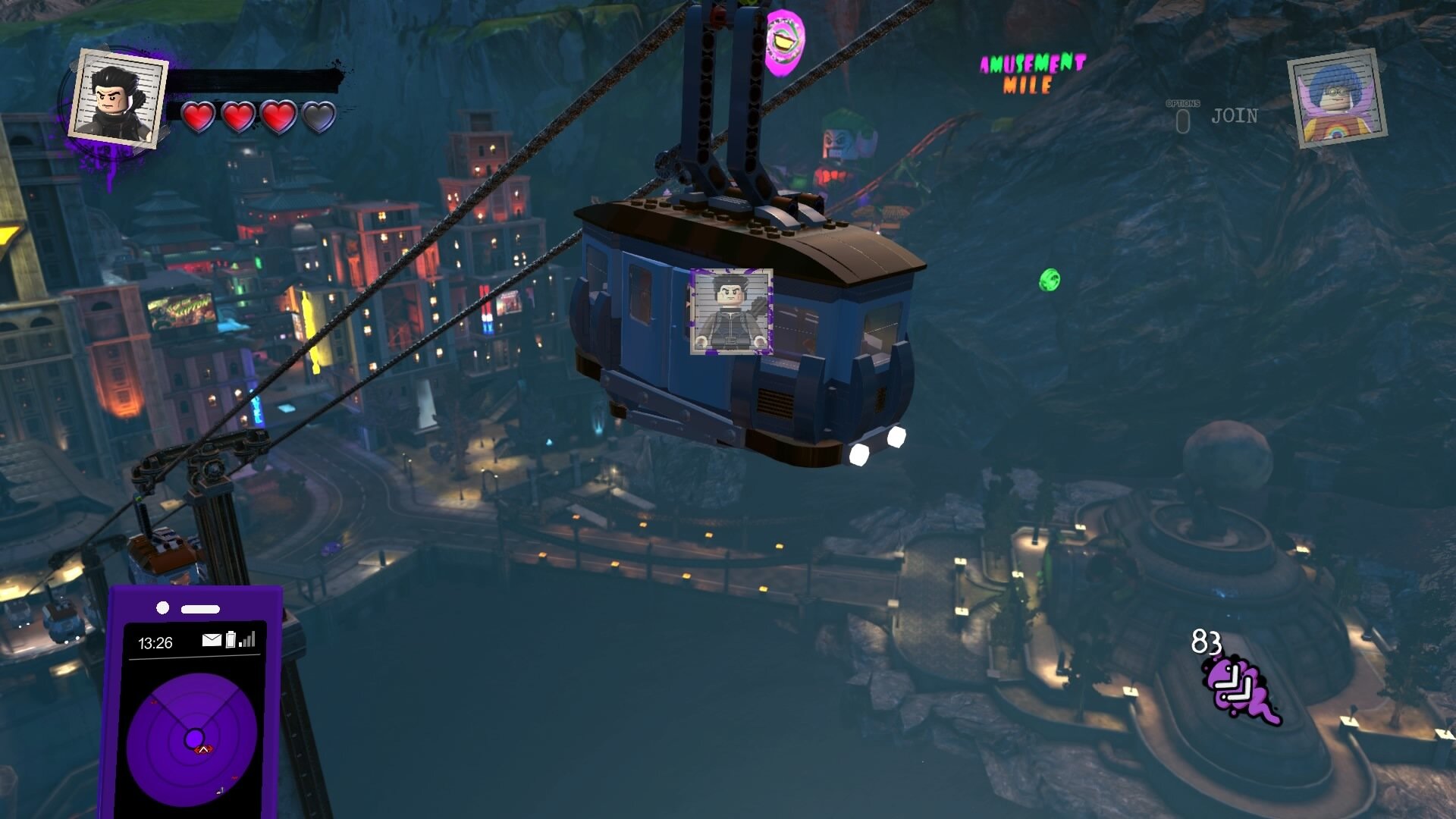
Task: Select the second player's rainbow-shirt portrait
Action: (1337, 99)
